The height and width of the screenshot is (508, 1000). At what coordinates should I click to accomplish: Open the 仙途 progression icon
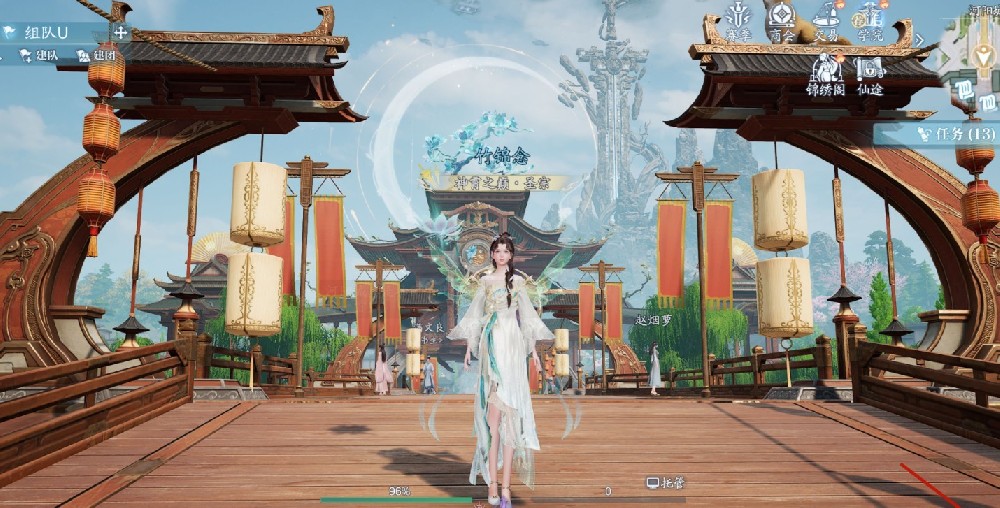point(870,74)
